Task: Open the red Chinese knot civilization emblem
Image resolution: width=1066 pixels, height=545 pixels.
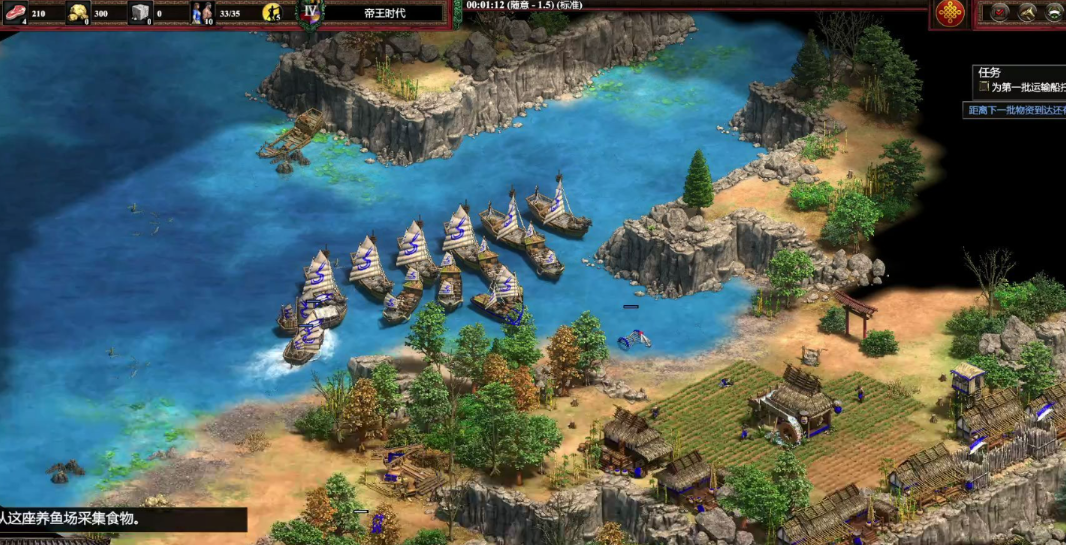Action: [950, 13]
